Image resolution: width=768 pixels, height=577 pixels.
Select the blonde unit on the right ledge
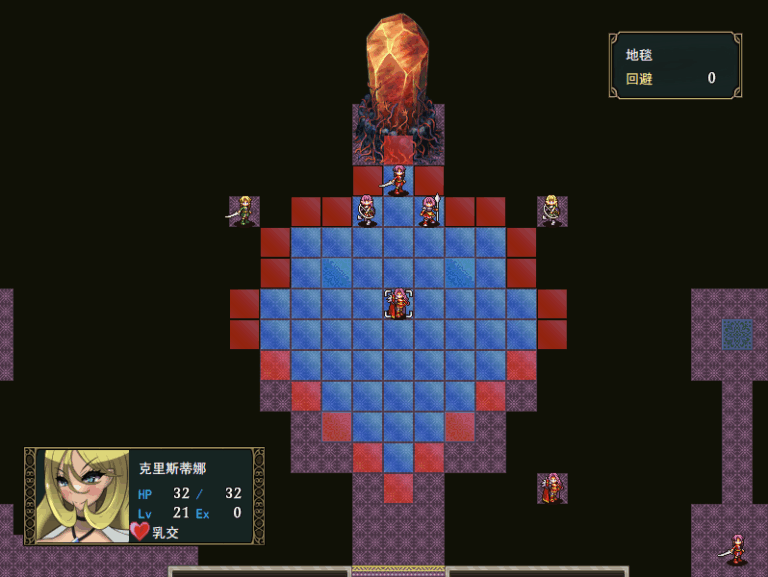point(551,210)
